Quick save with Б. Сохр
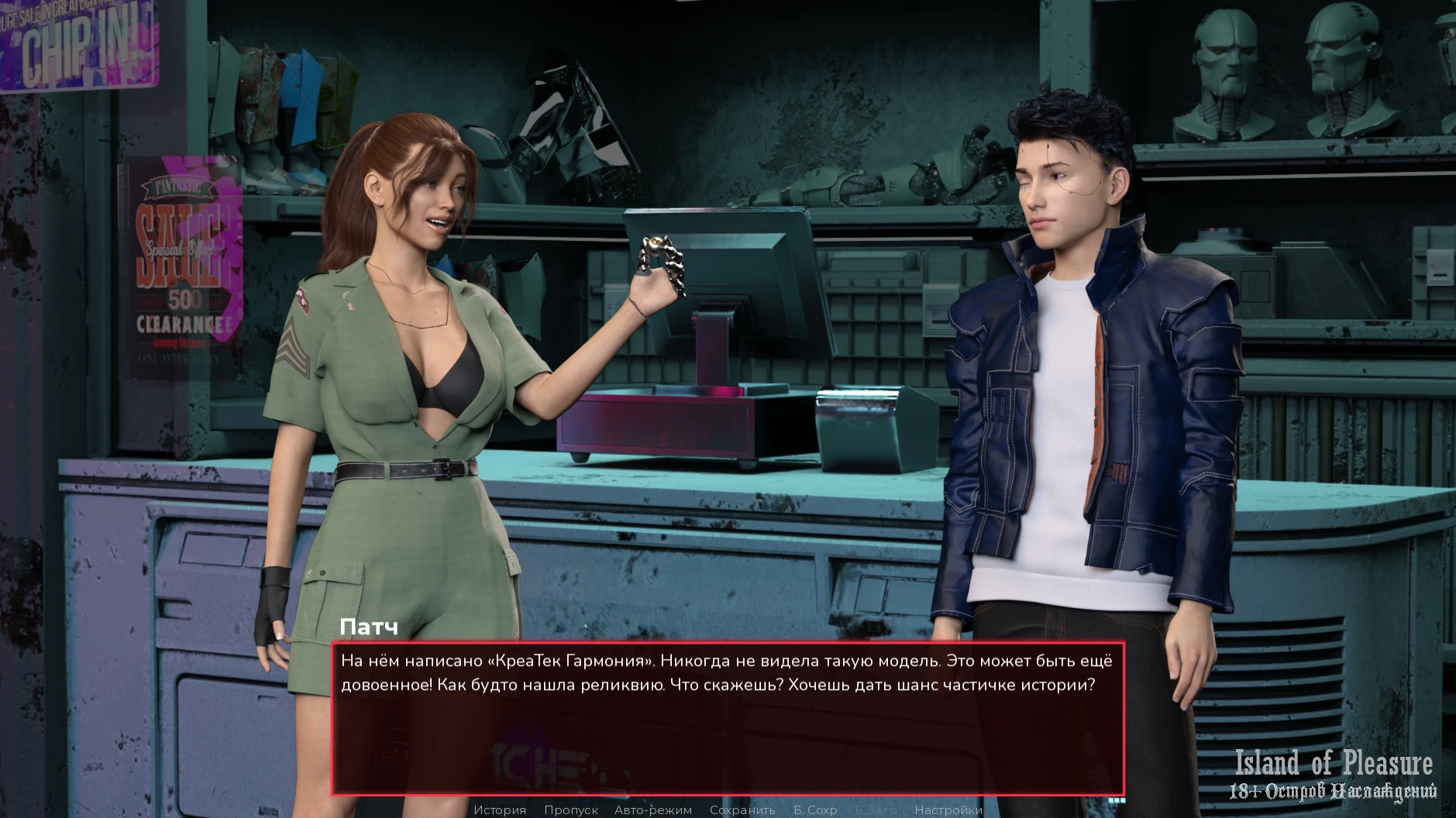 click(x=815, y=809)
